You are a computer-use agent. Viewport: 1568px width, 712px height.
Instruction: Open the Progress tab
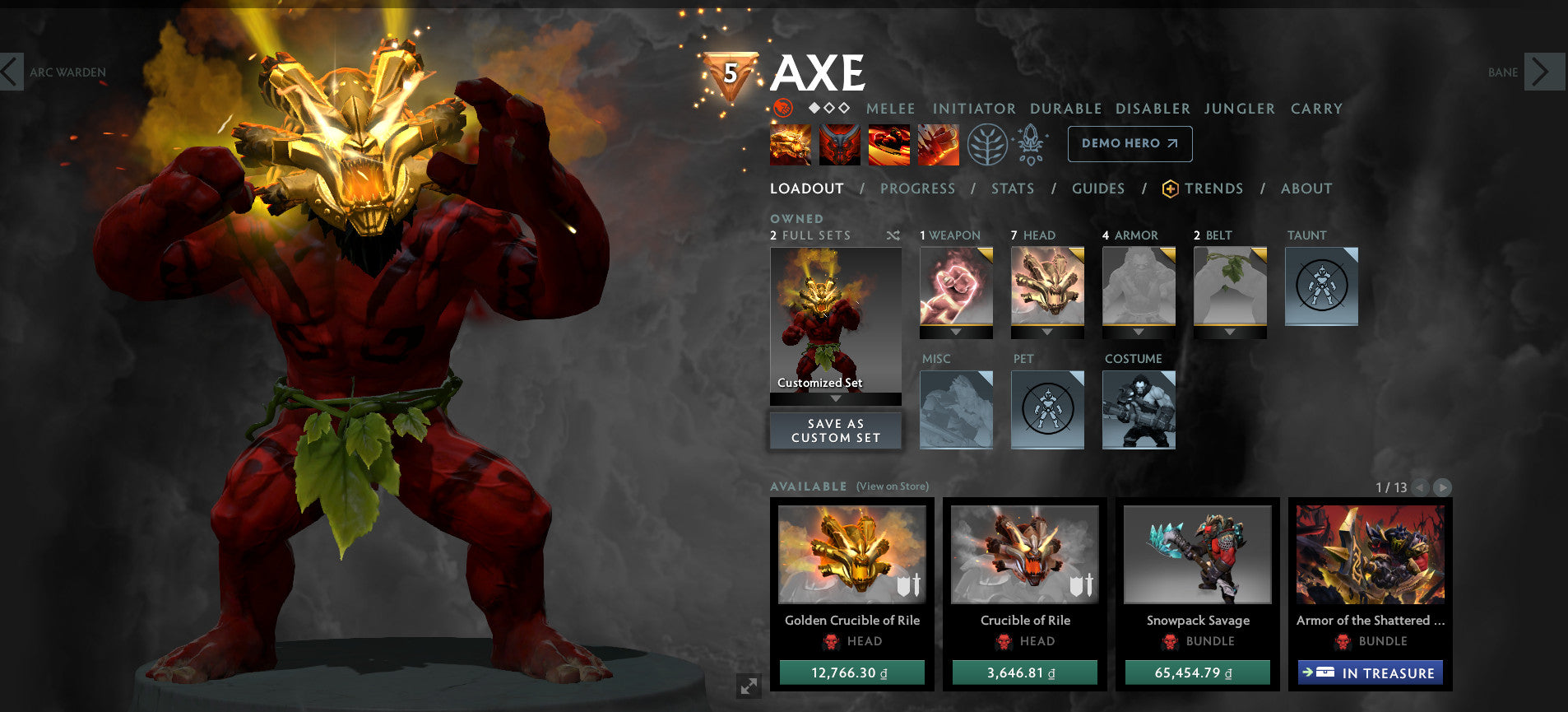[917, 188]
